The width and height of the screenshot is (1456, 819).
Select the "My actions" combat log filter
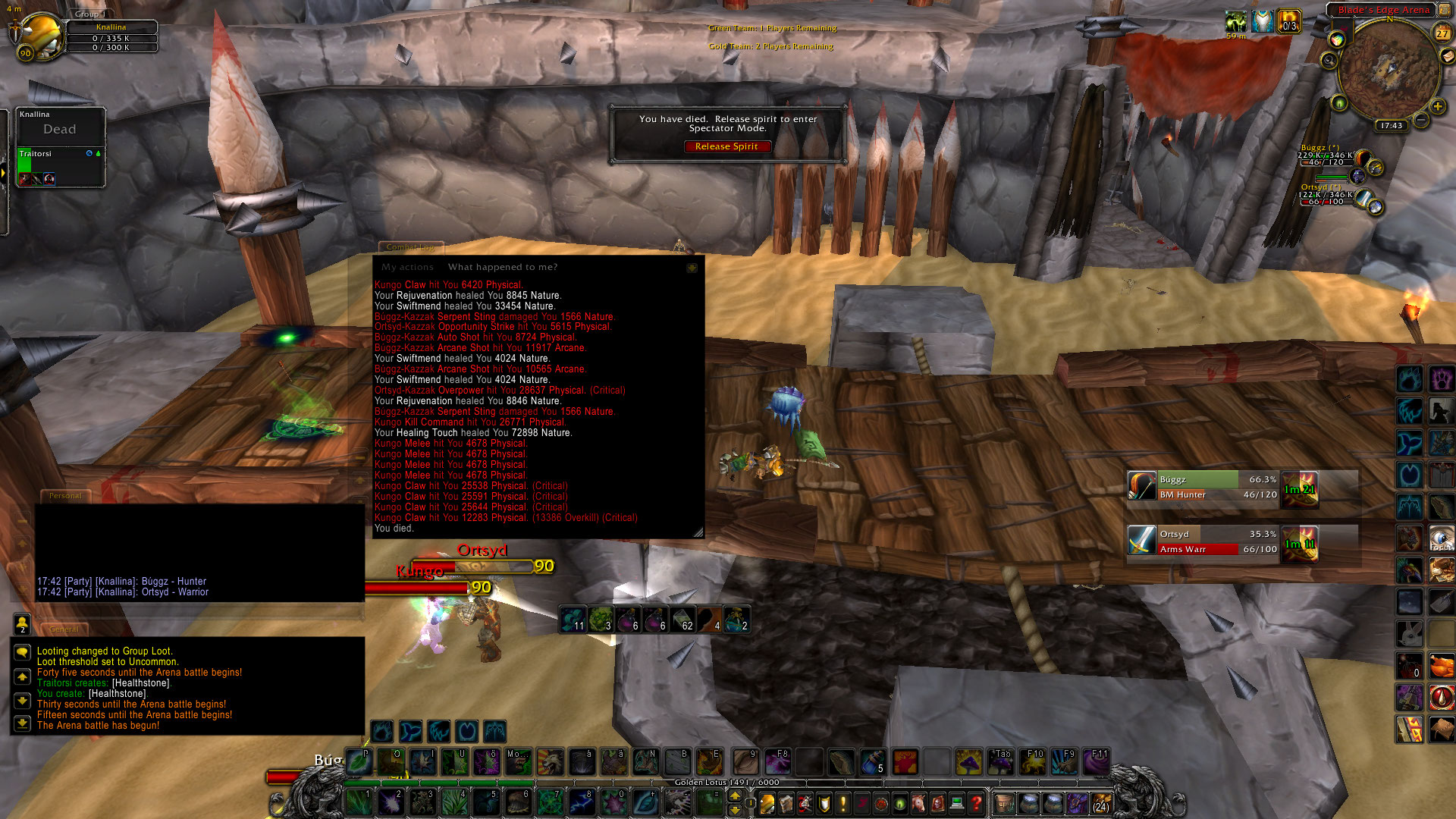coord(407,267)
